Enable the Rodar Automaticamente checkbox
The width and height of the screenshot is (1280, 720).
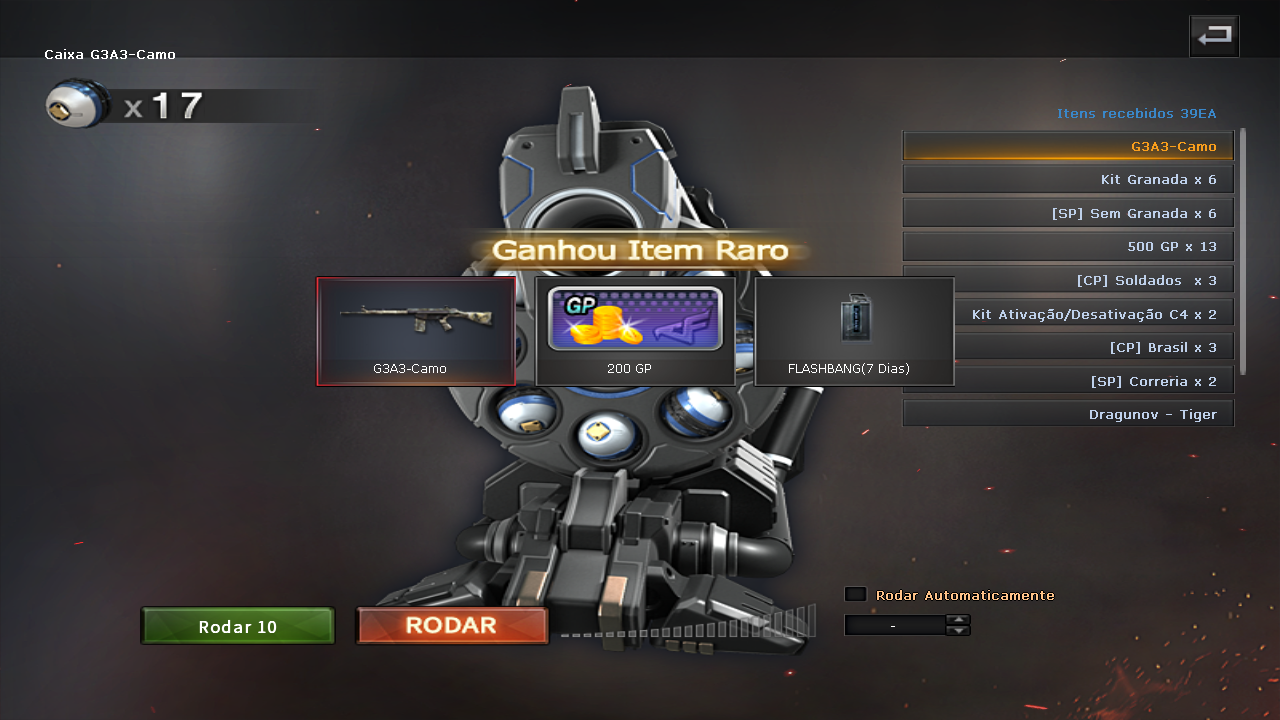(x=855, y=593)
